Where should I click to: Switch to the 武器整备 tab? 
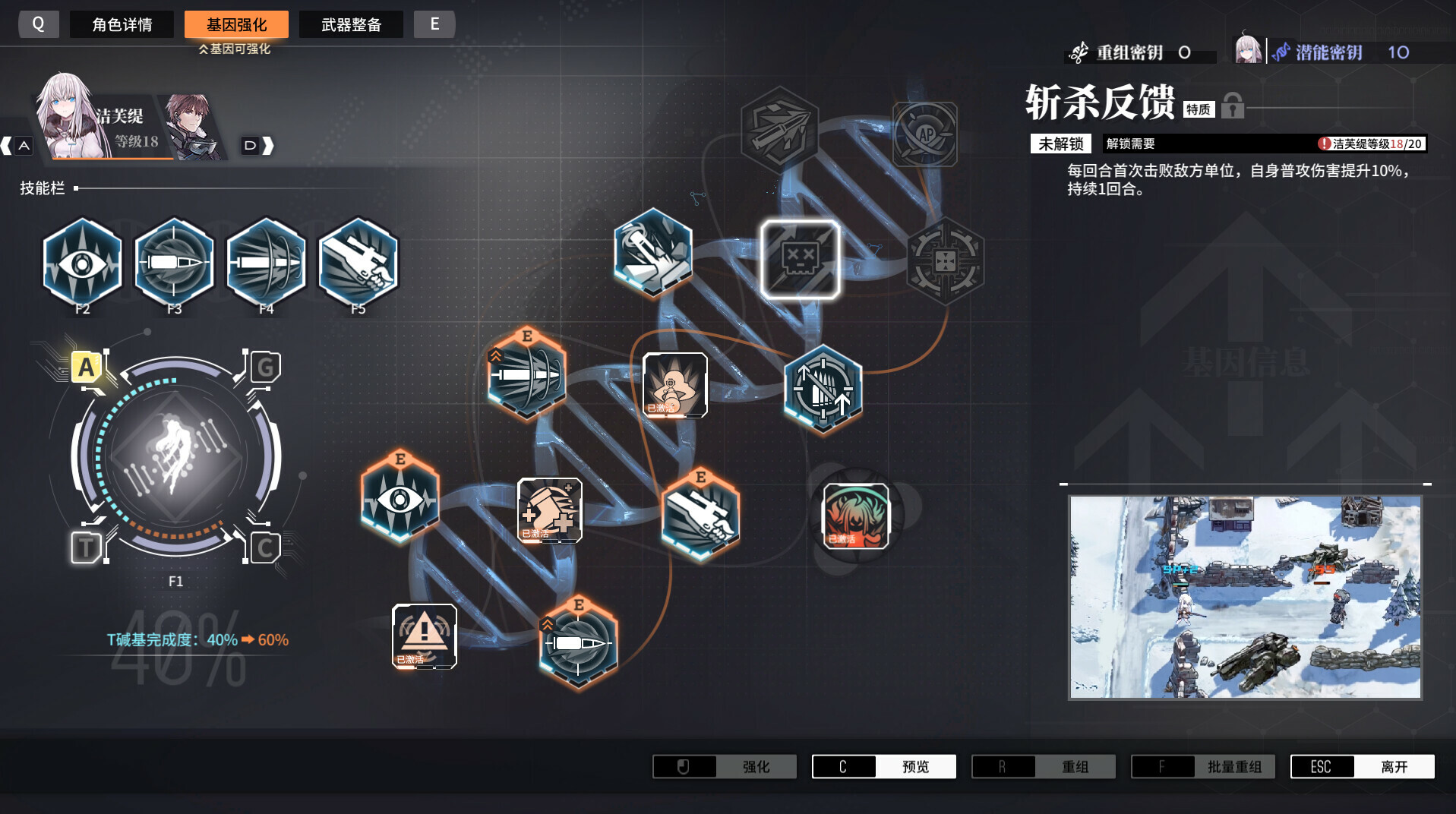pyautogui.click(x=351, y=24)
